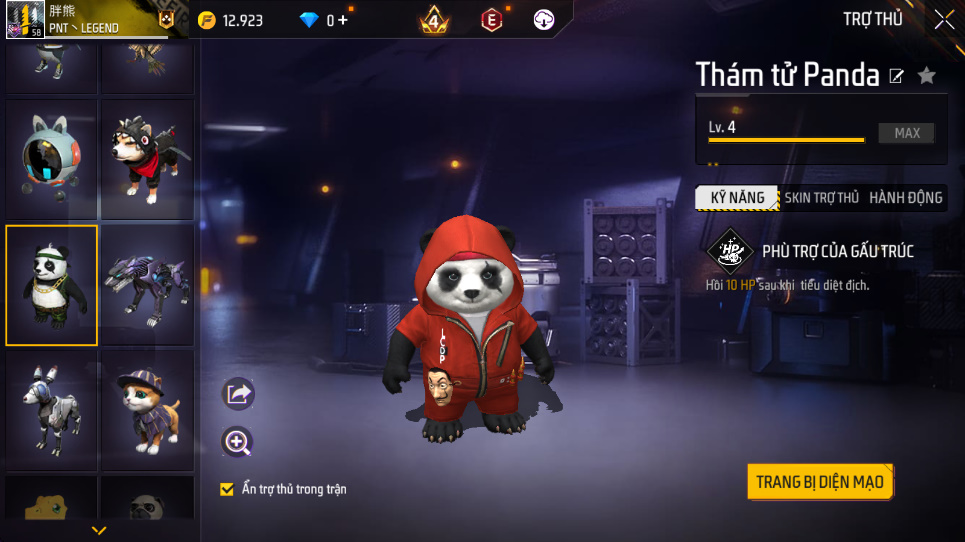Open the red E badge icon

click(x=491, y=19)
